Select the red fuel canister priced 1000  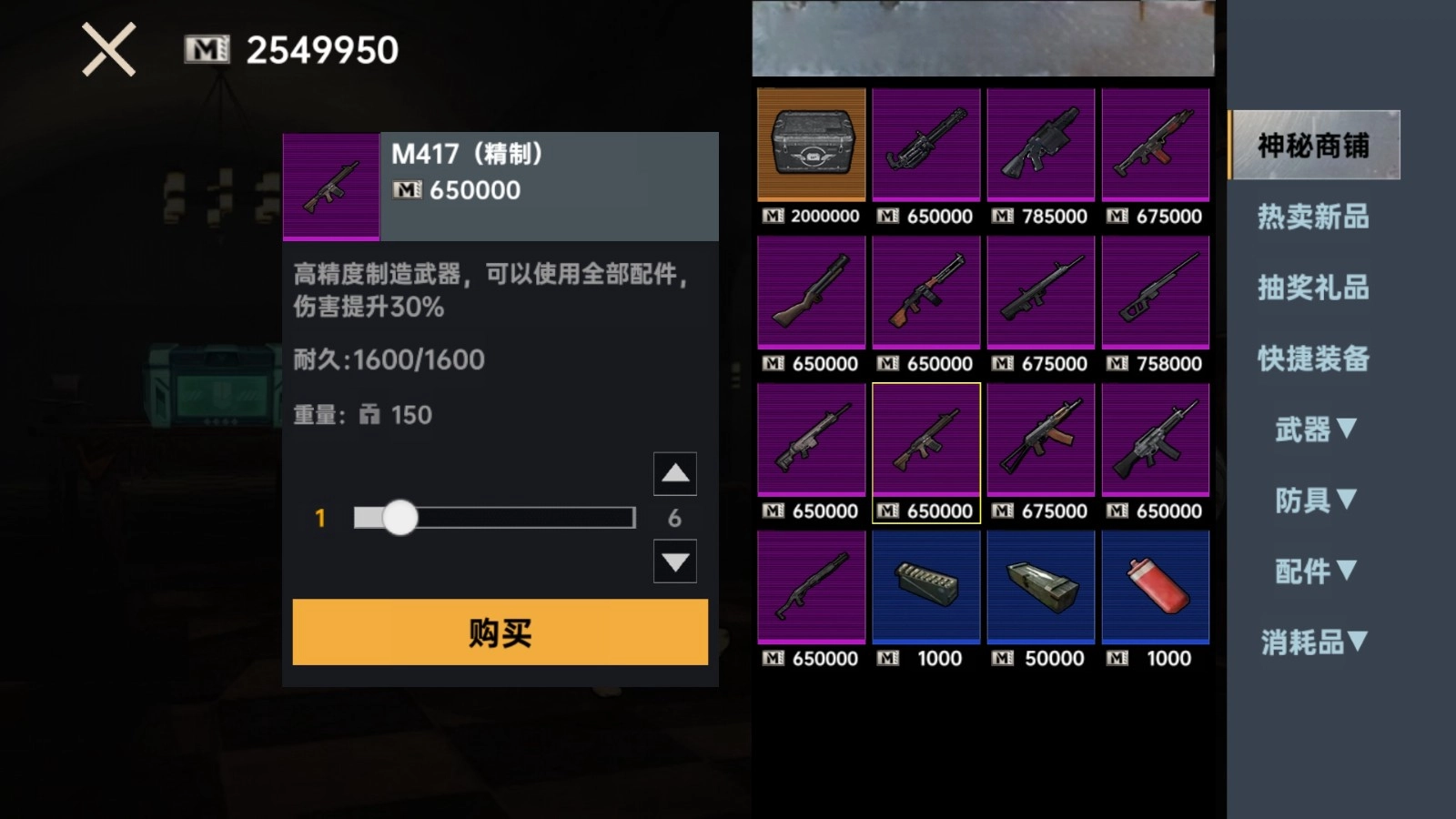coord(1155,587)
